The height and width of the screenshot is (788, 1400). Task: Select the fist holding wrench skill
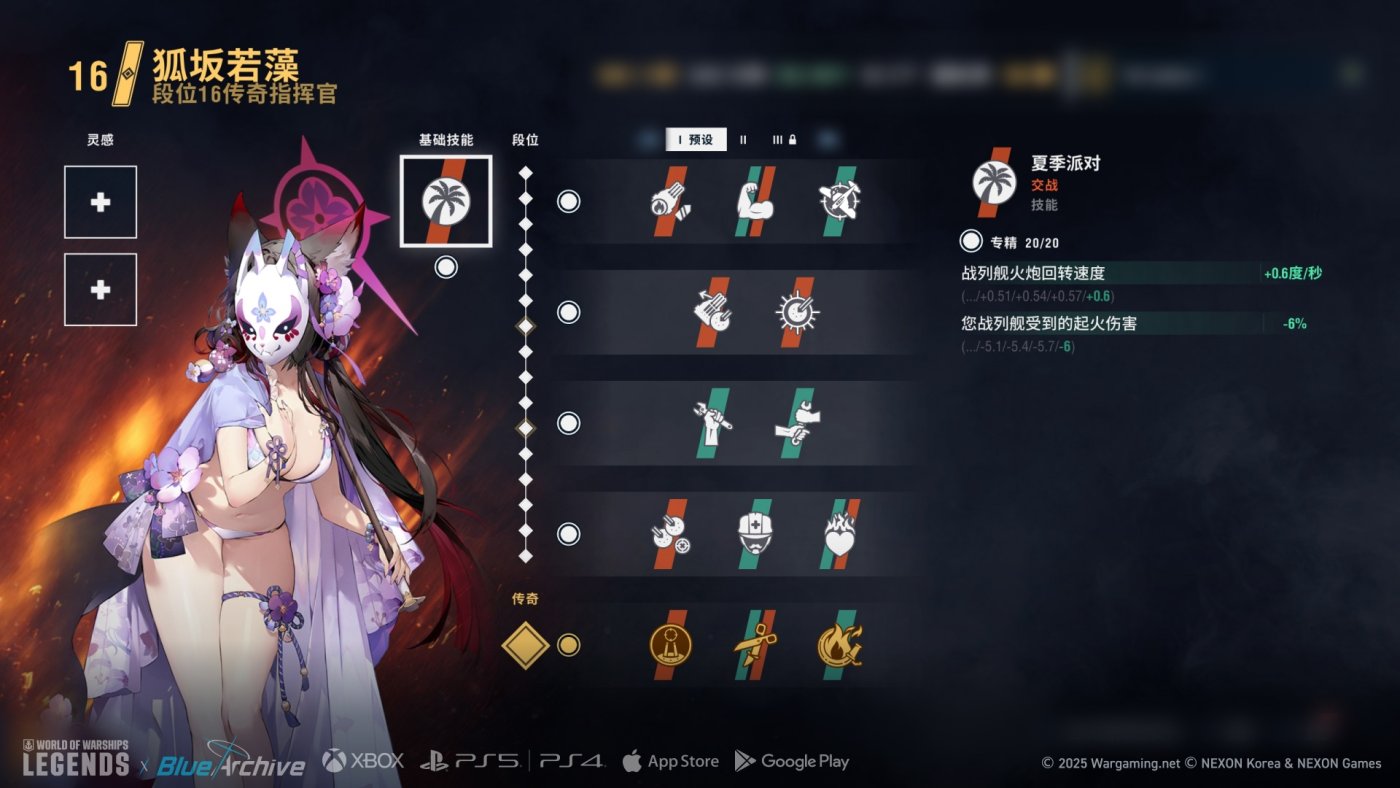(713, 423)
